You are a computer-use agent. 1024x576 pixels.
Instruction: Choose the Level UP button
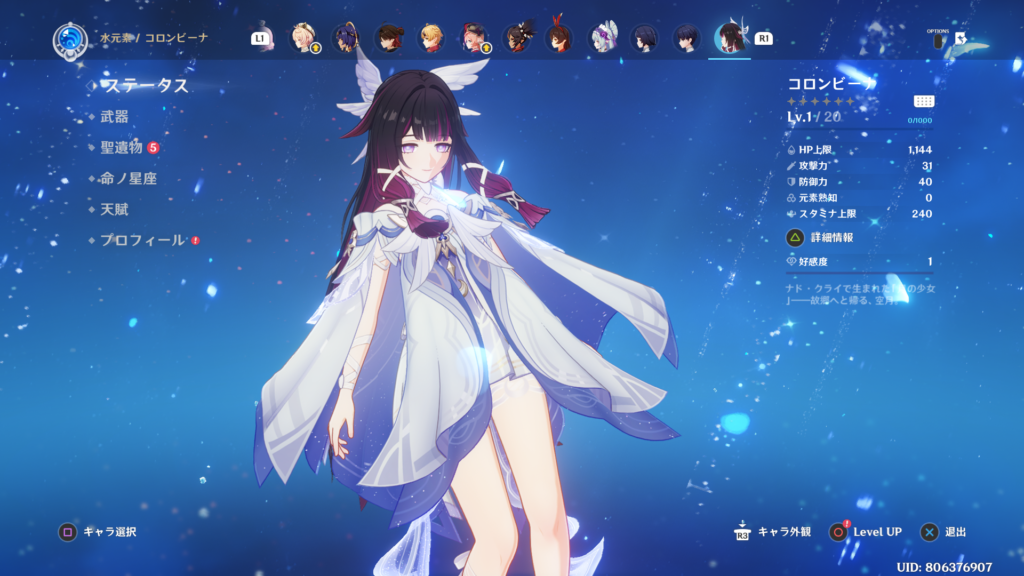coord(876,532)
